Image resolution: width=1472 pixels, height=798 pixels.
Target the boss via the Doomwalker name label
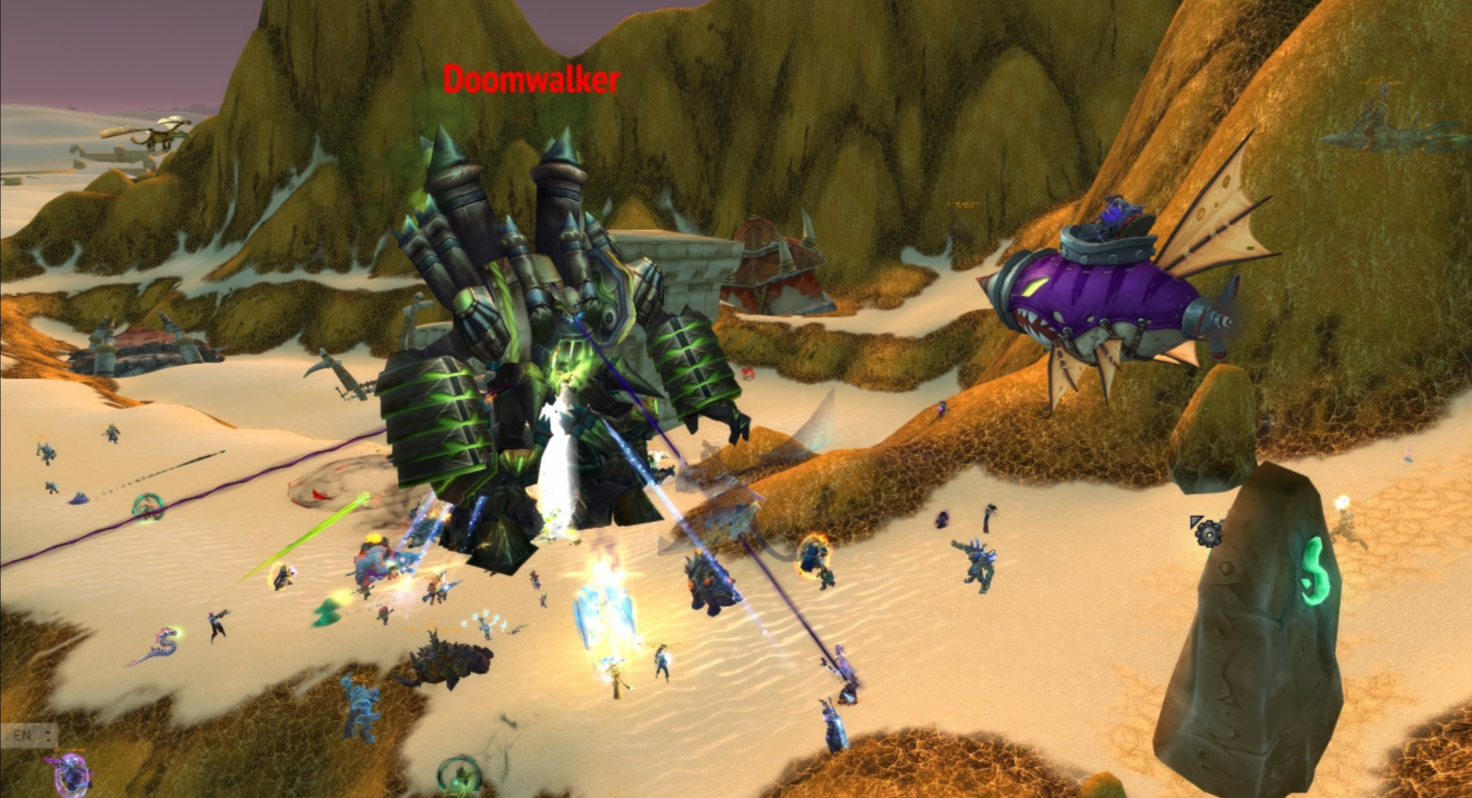[531, 80]
